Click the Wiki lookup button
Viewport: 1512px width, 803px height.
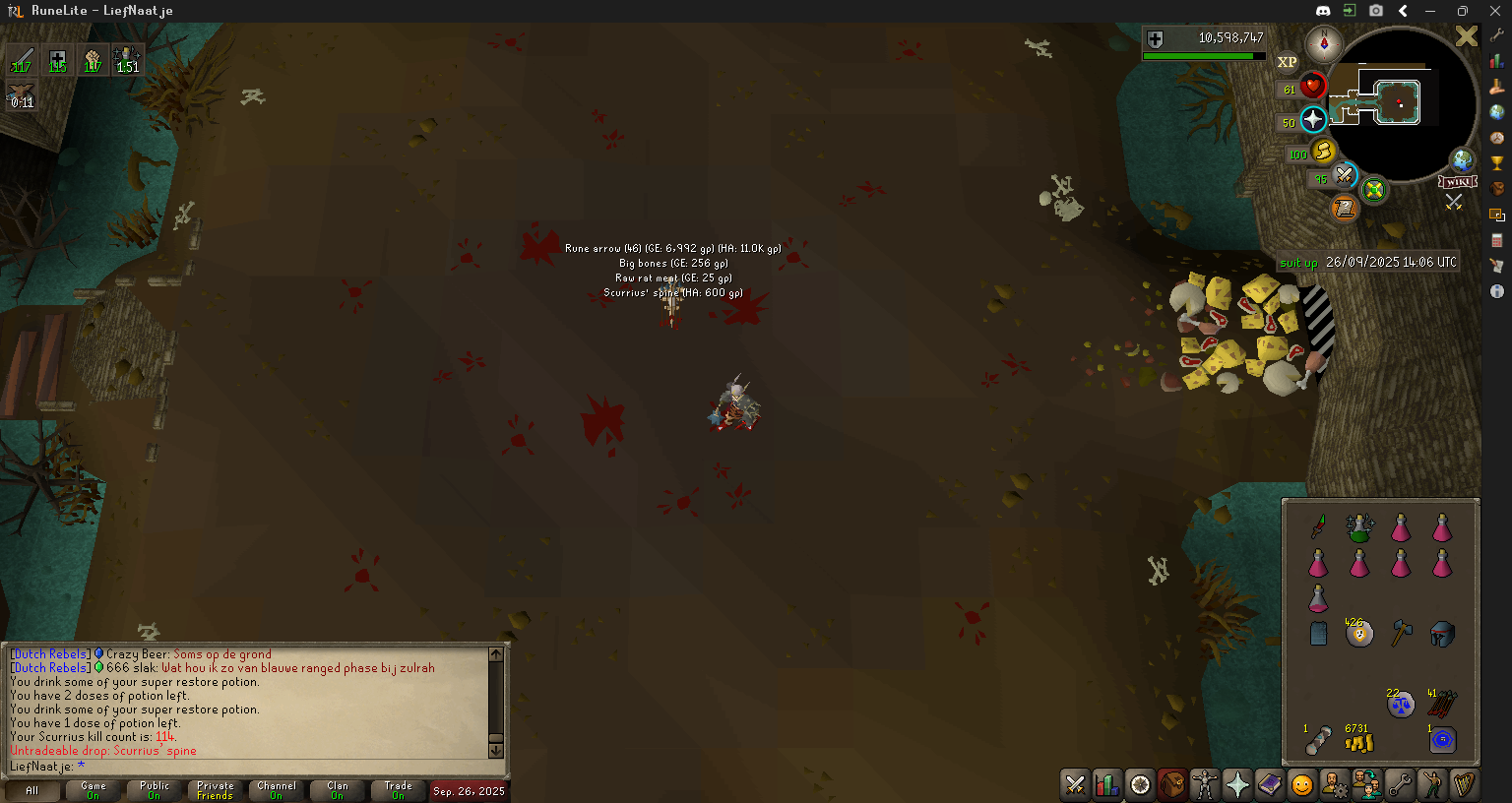(x=1457, y=182)
